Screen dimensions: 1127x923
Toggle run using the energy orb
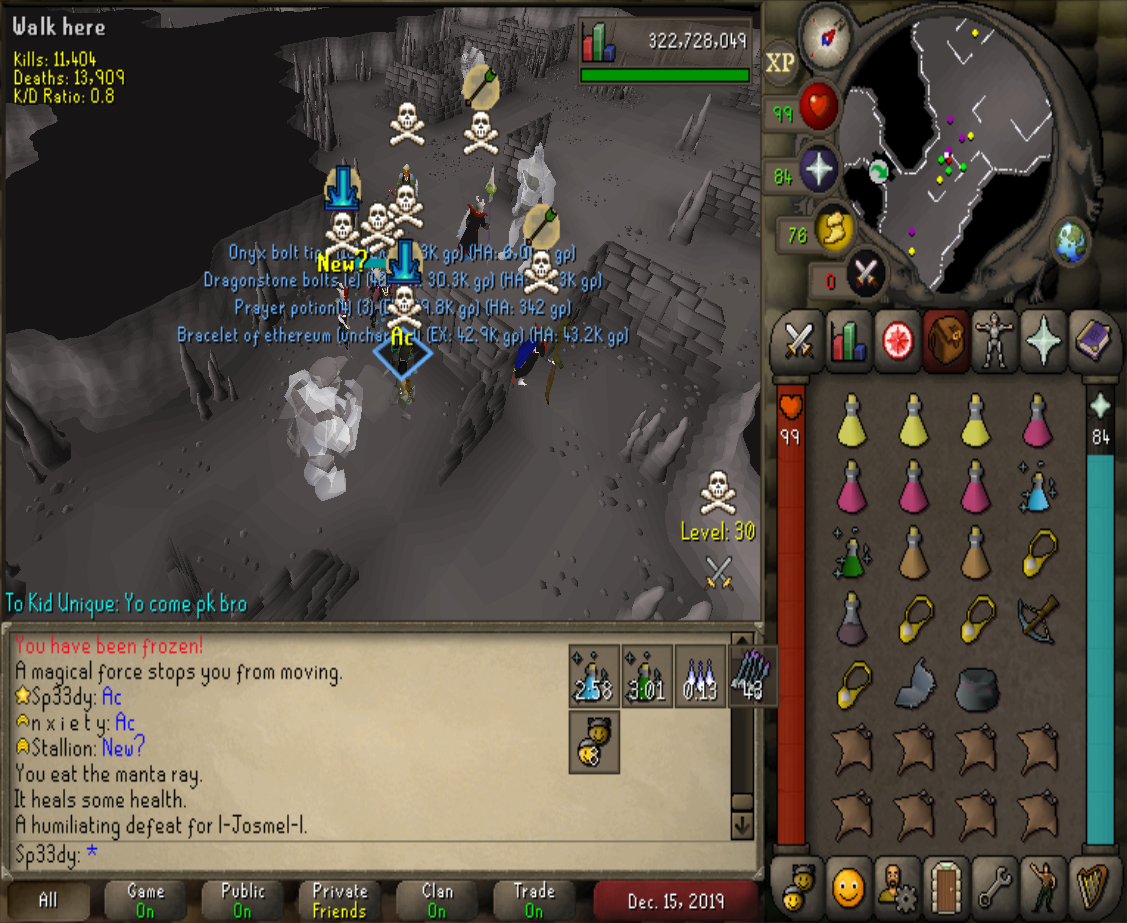tap(832, 229)
